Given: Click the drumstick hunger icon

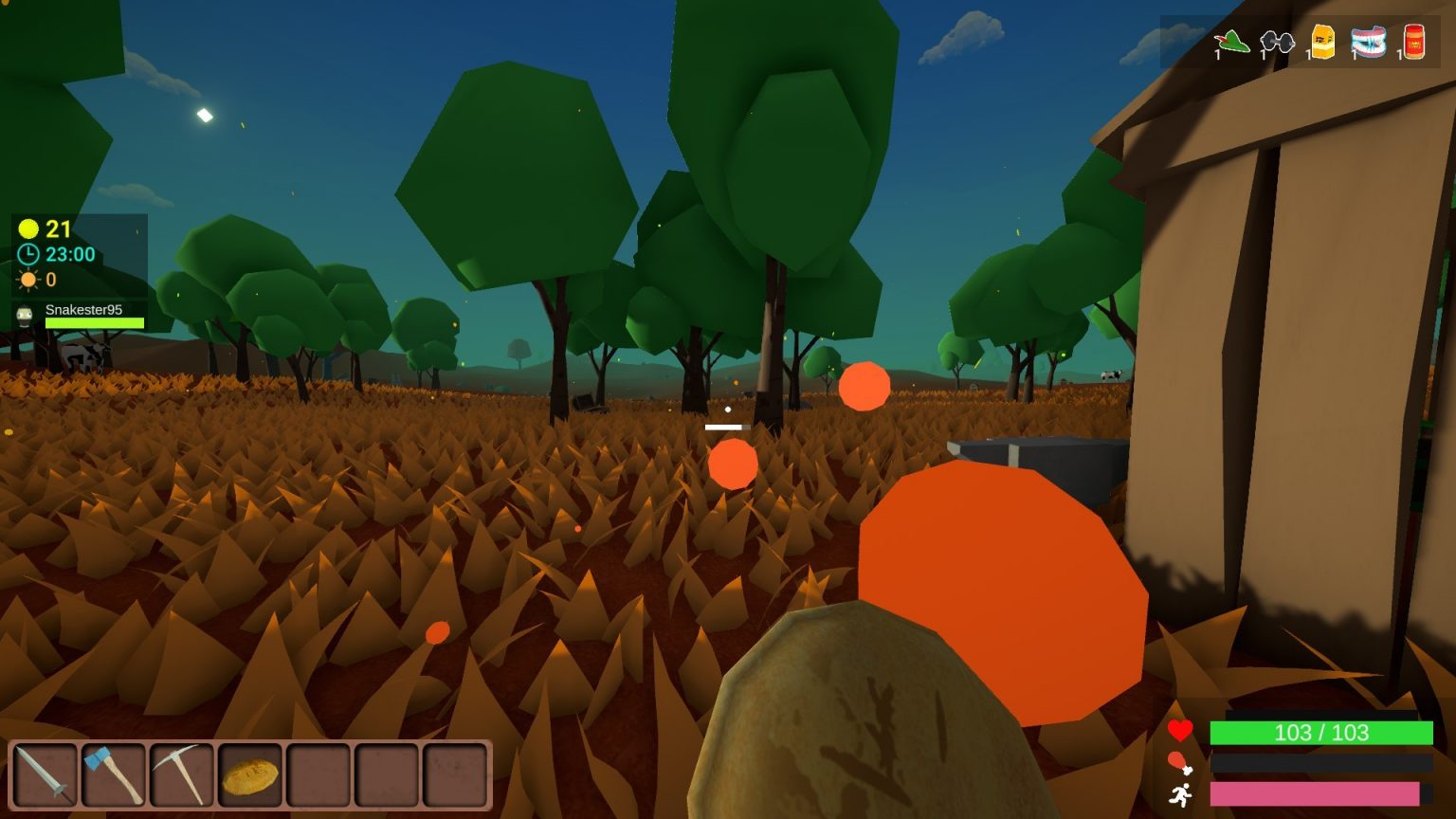Looking at the screenshot, I should (1181, 762).
